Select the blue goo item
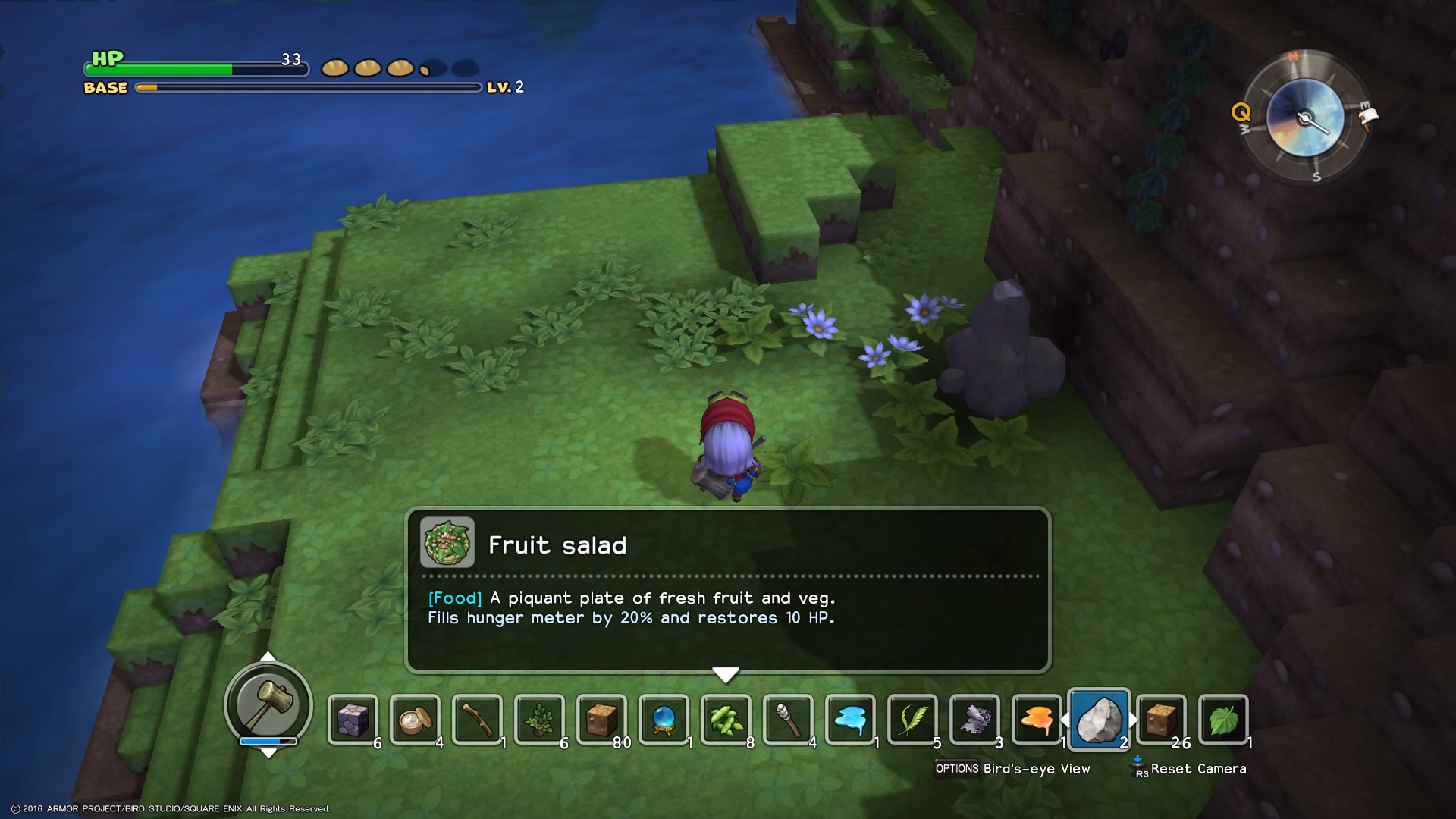This screenshot has width=1456, height=819. (850, 719)
